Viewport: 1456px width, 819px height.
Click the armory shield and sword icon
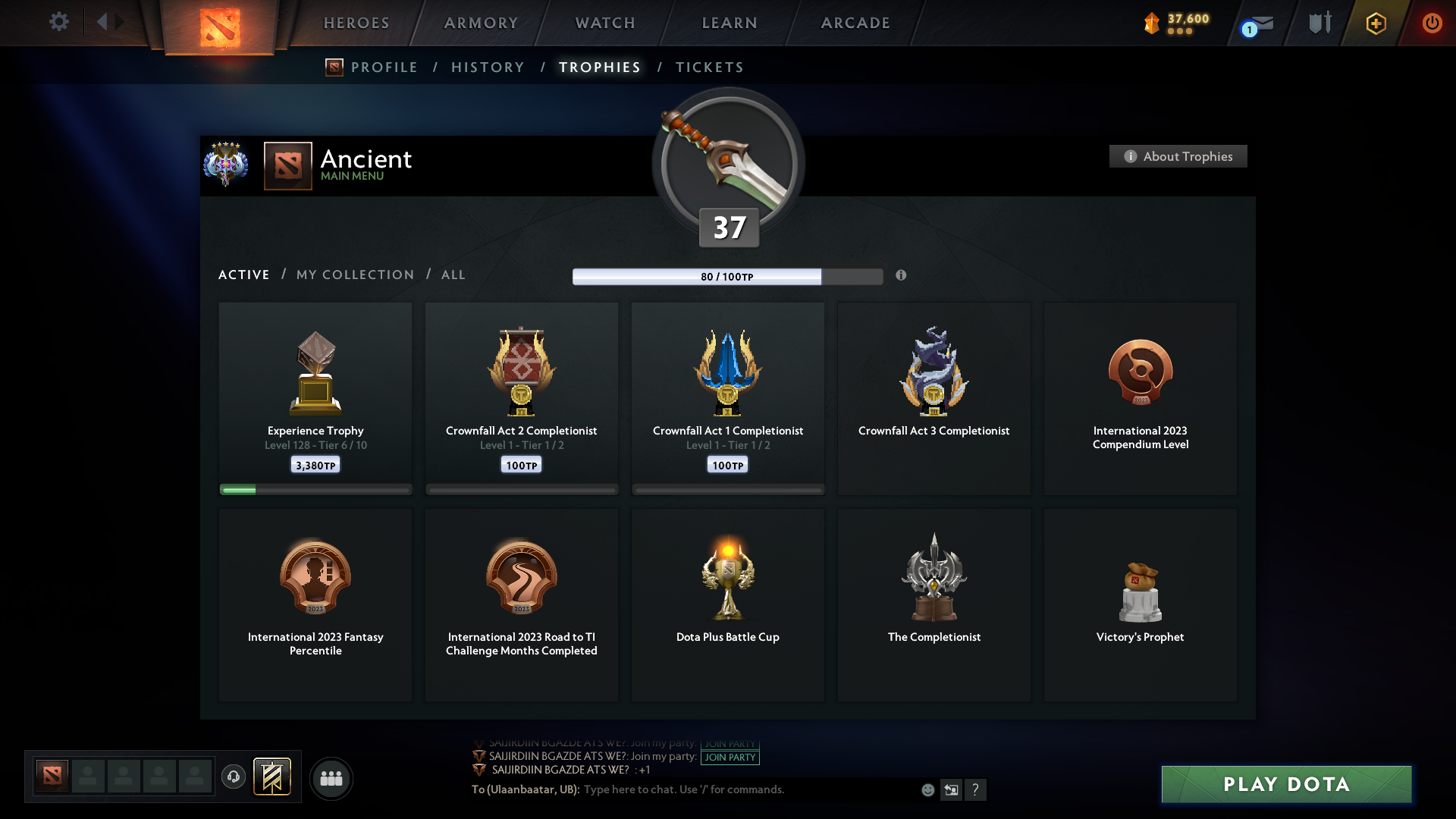(1318, 23)
